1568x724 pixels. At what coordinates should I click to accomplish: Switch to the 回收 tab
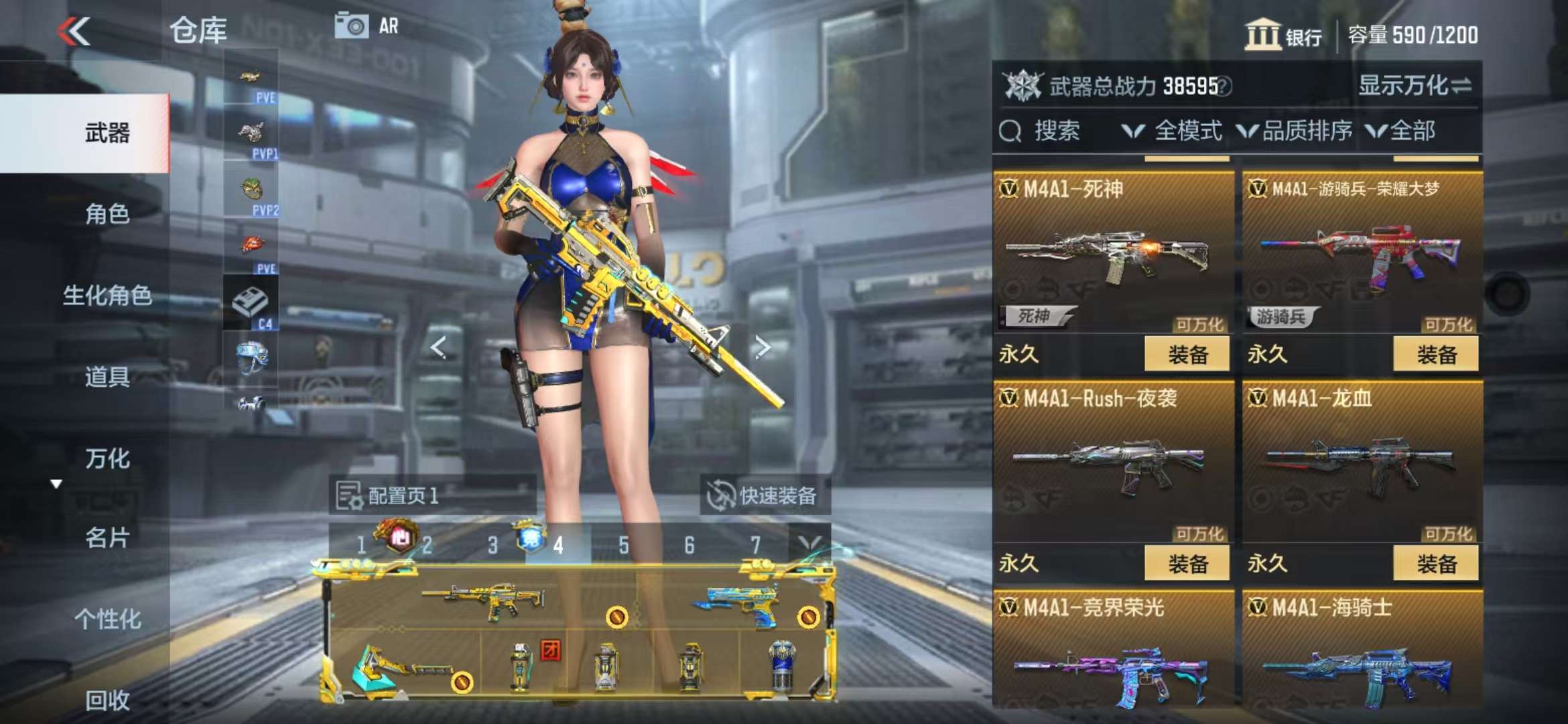tap(107, 700)
